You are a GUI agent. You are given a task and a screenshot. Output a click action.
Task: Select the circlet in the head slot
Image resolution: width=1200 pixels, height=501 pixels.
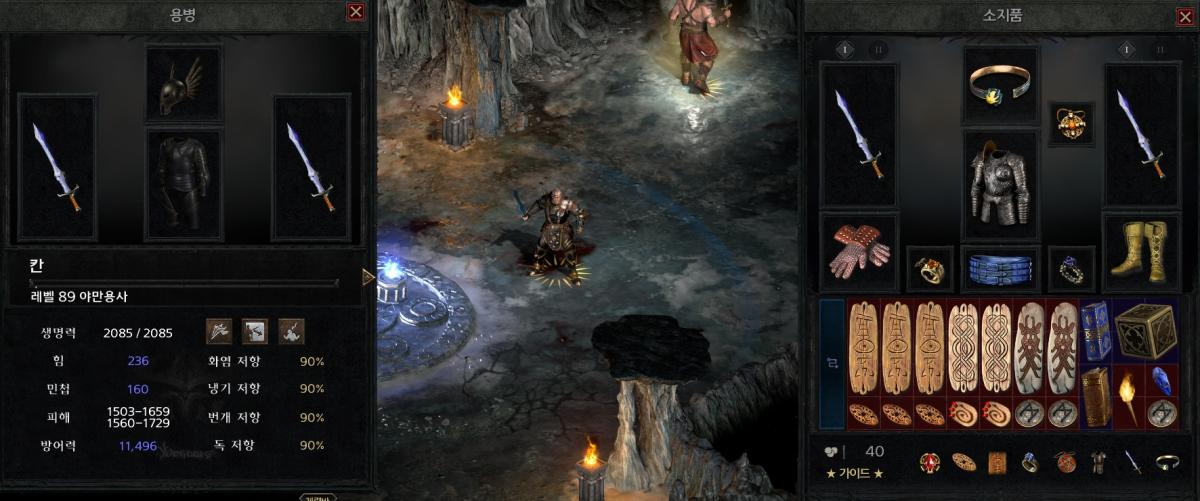coord(1000,85)
